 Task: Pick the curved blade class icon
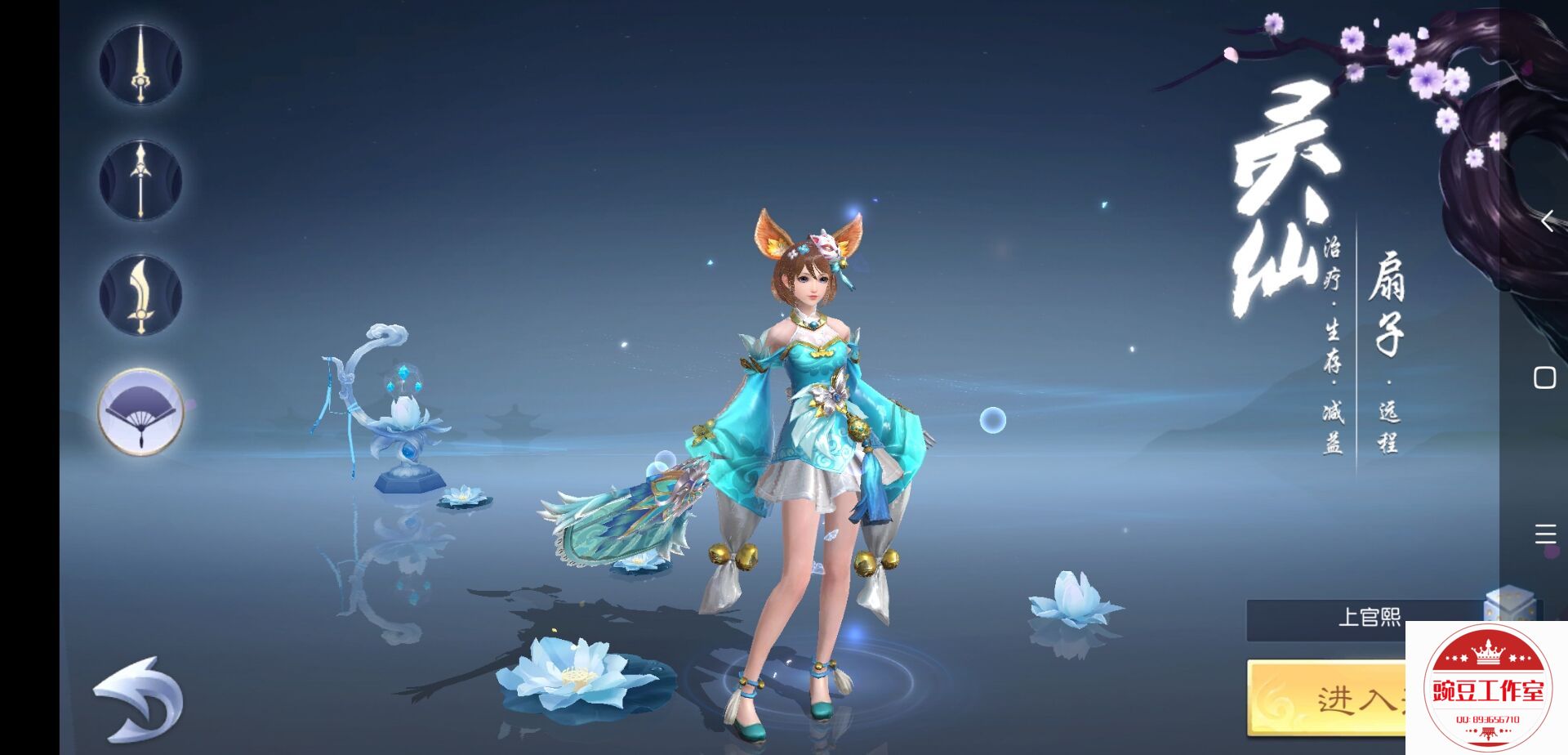pyautogui.click(x=140, y=295)
